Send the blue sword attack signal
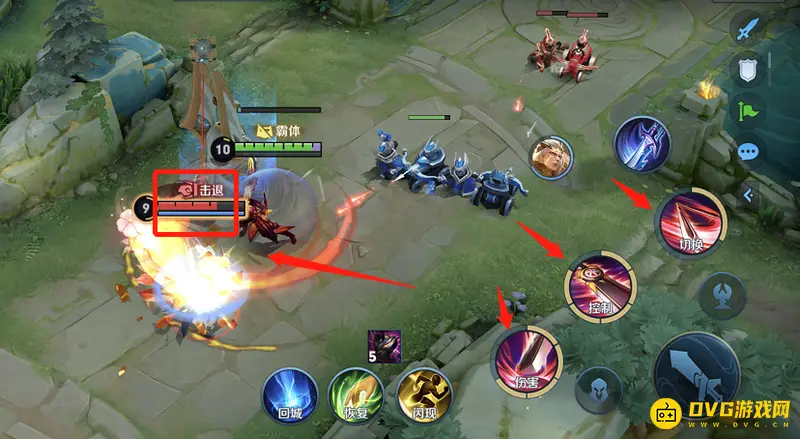This screenshot has height=439, width=800. (749, 31)
